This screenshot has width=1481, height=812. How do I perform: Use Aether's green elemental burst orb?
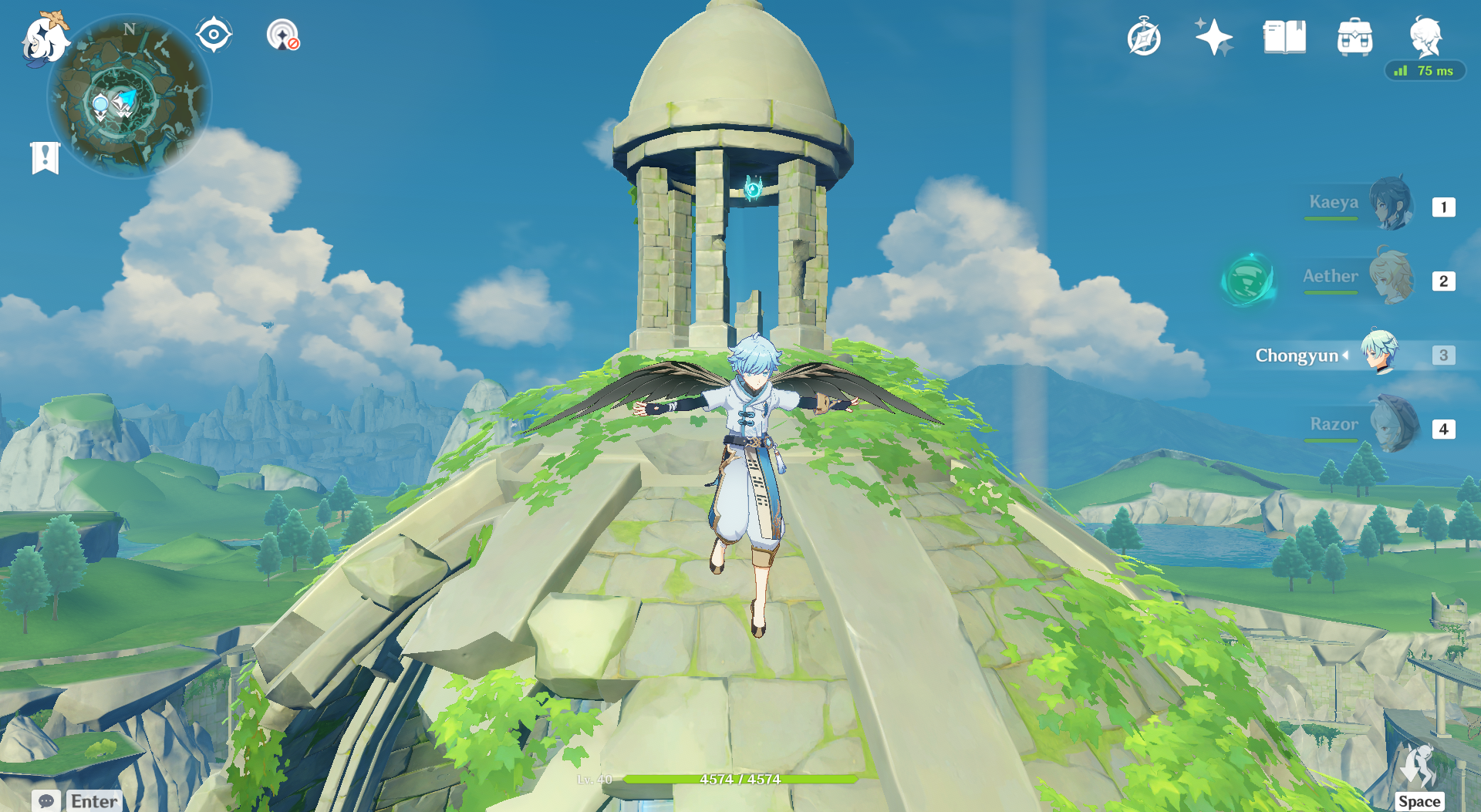[x=1248, y=279]
